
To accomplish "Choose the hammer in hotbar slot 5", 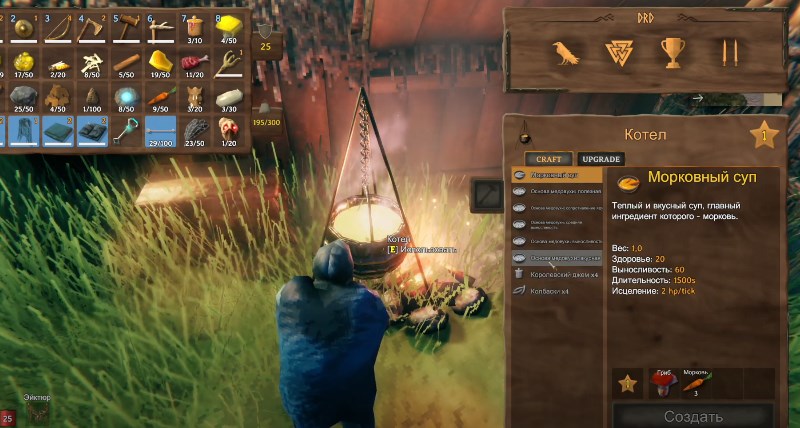I will (124, 30).
